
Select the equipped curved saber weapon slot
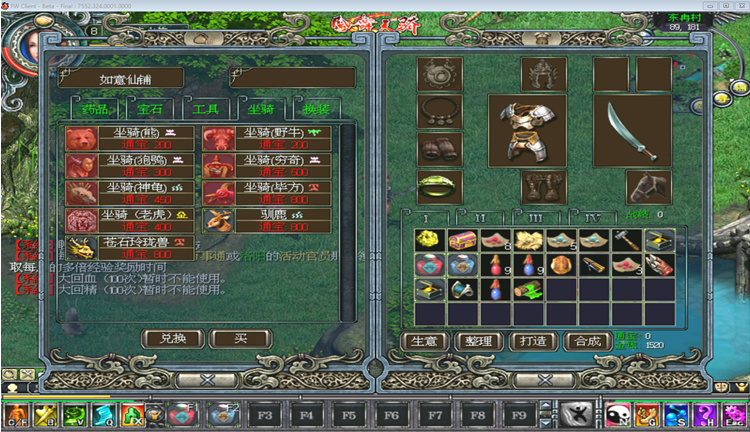point(631,131)
